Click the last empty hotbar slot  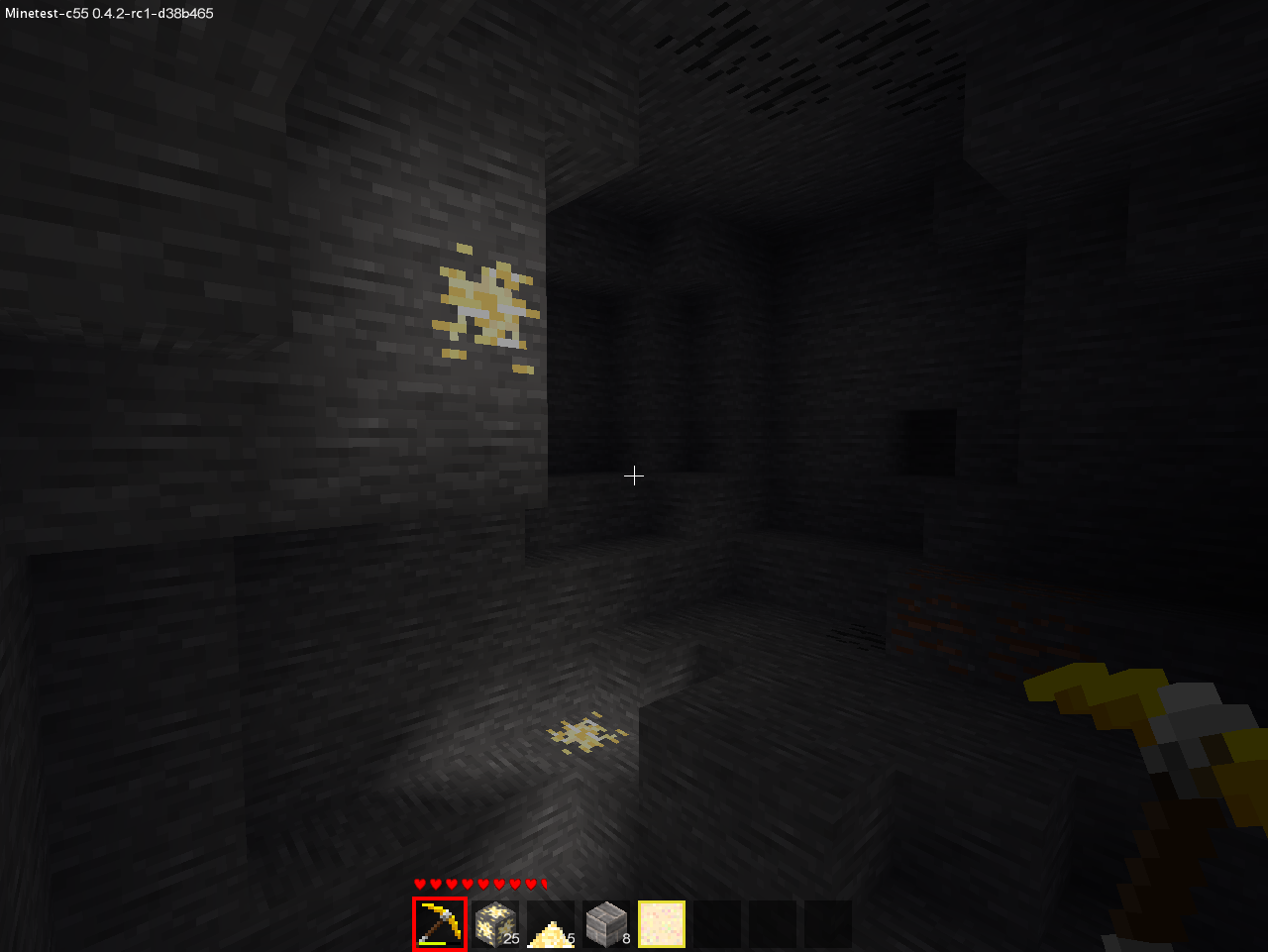826,923
